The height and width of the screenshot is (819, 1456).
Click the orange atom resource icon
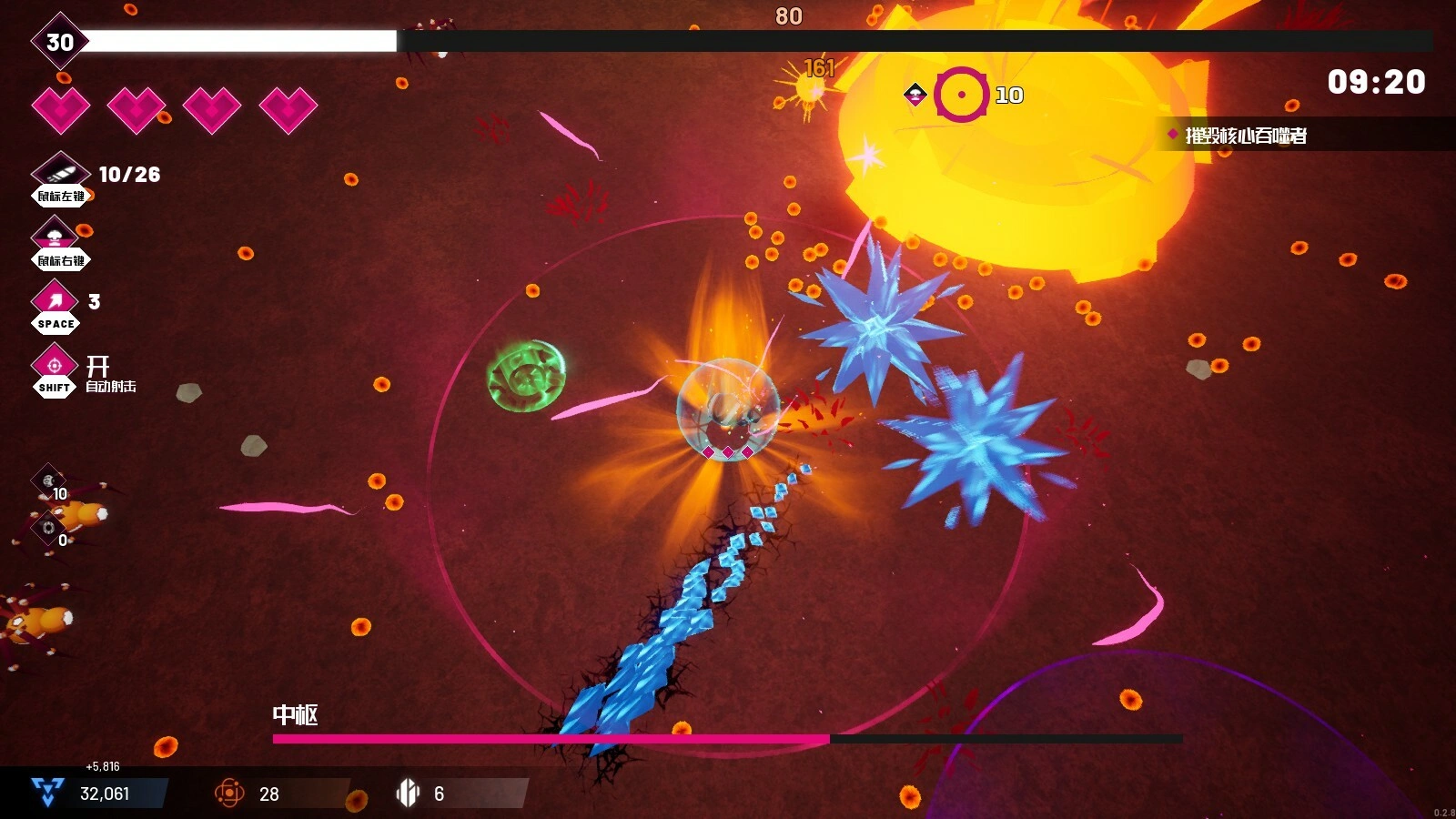click(x=229, y=793)
